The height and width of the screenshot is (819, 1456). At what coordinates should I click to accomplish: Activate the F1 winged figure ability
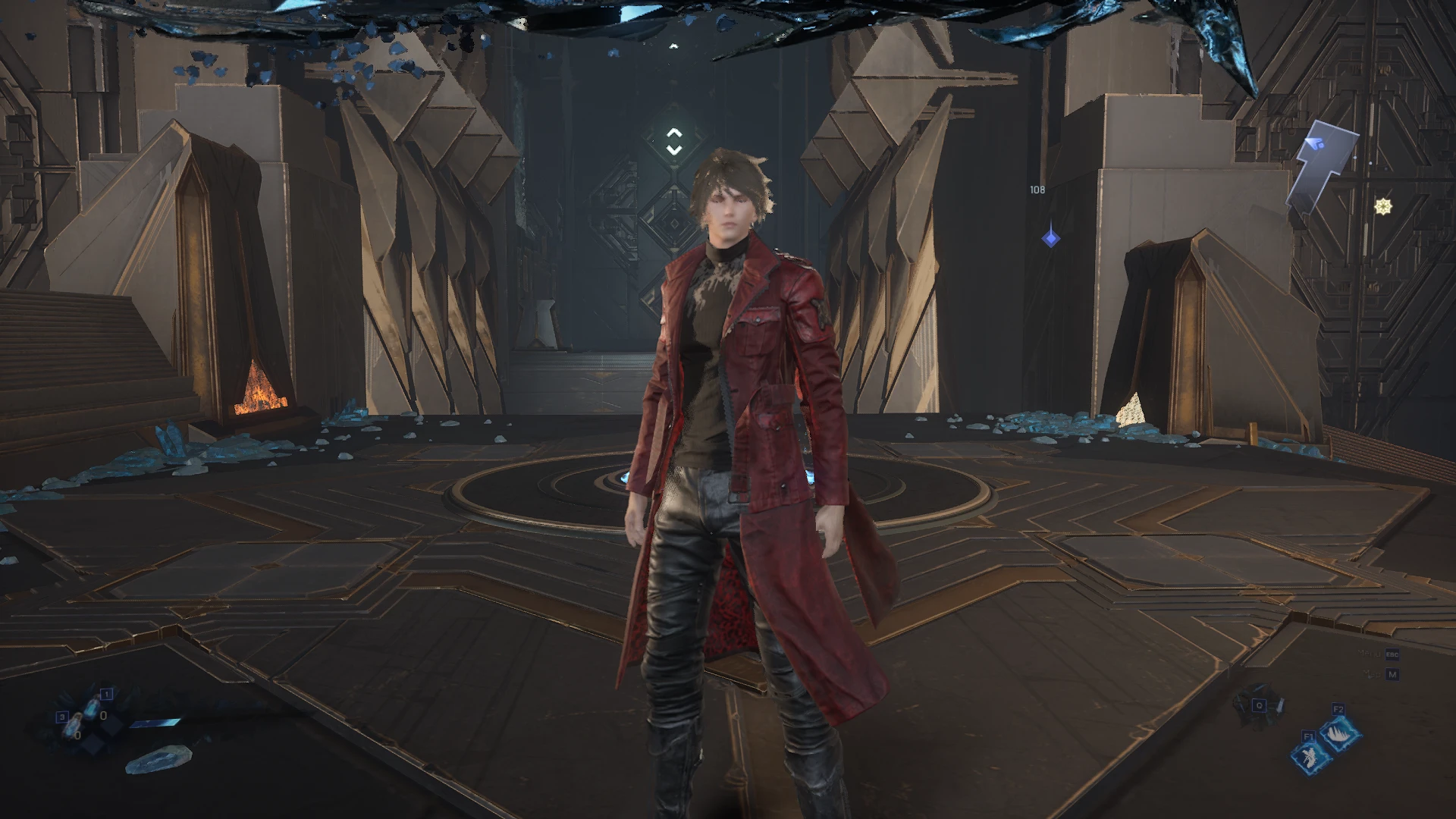pos(1310,755)
